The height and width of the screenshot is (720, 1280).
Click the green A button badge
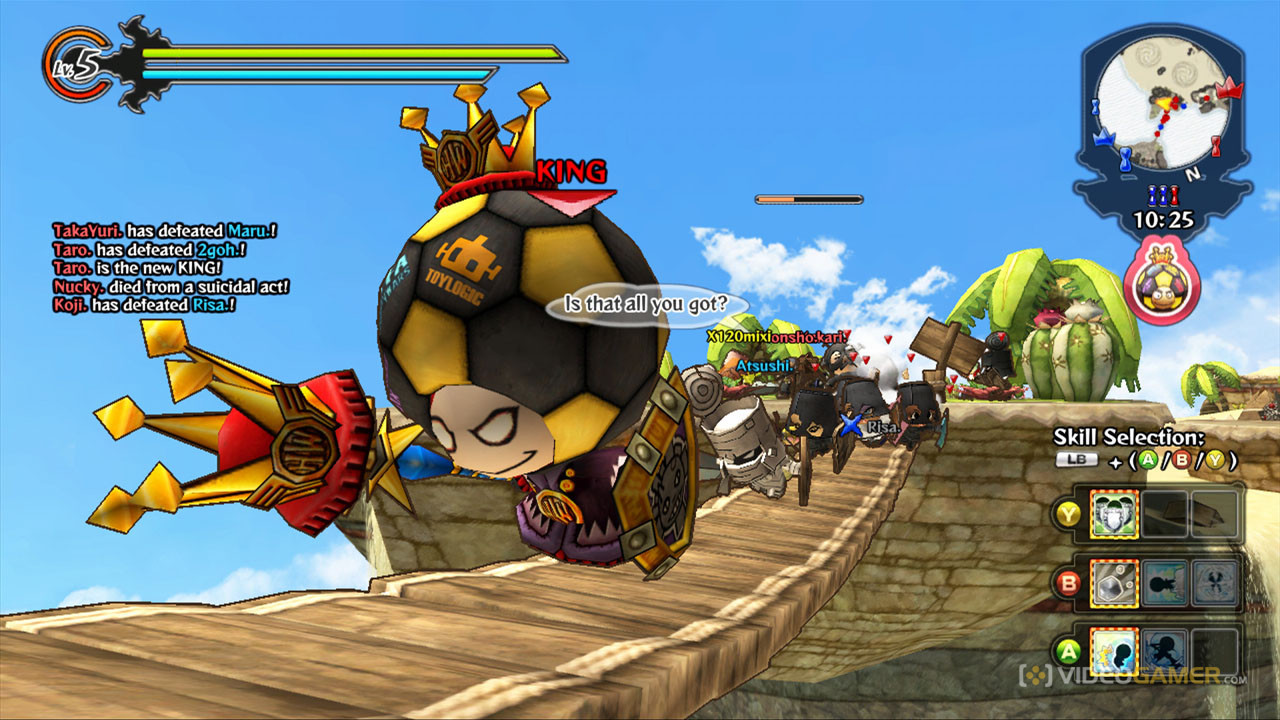coord(1069,650)
